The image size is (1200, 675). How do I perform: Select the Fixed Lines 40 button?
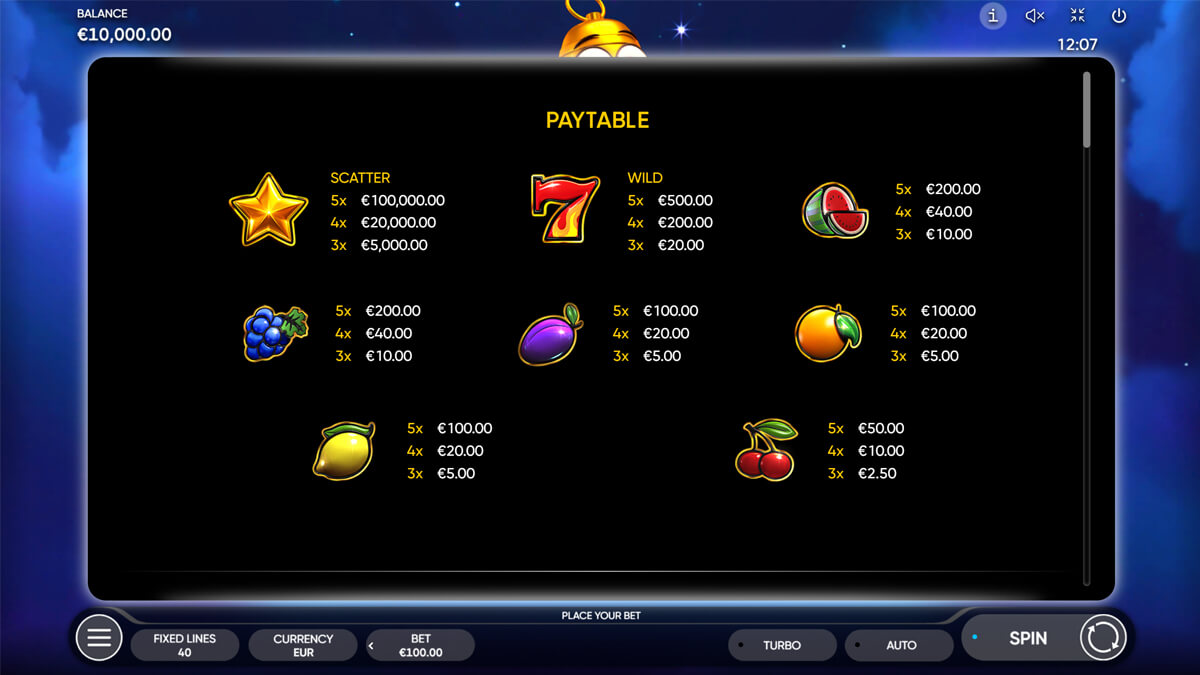[185, 645]
